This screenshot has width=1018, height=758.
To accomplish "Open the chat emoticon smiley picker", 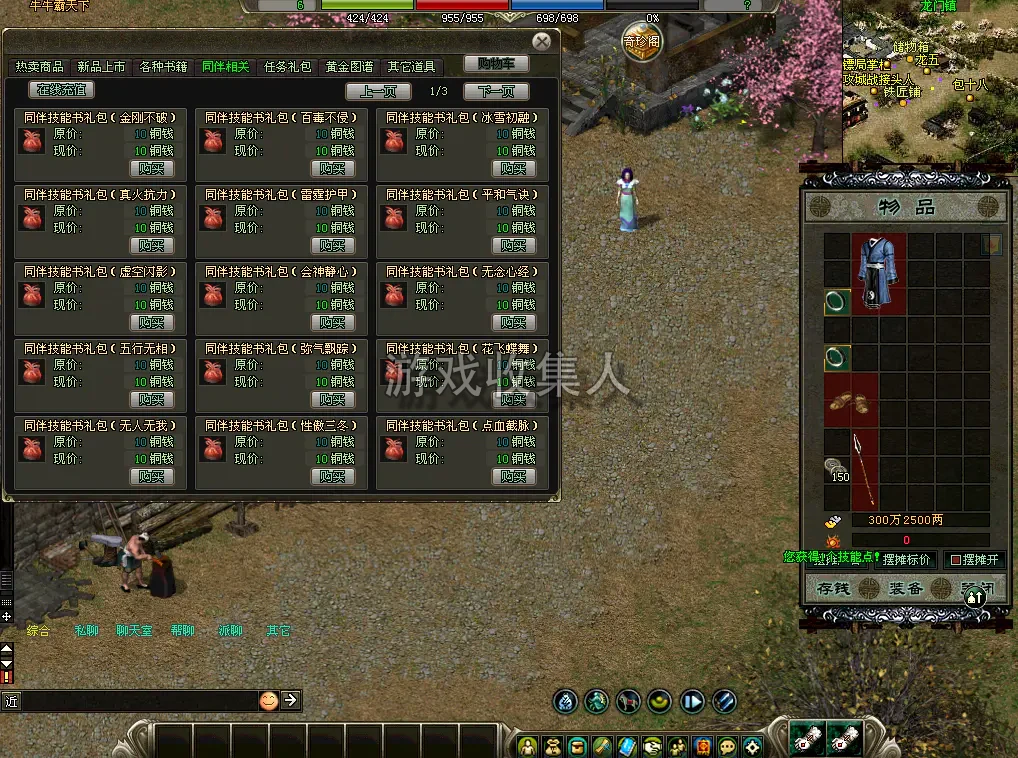I will (x=268, y=700).
